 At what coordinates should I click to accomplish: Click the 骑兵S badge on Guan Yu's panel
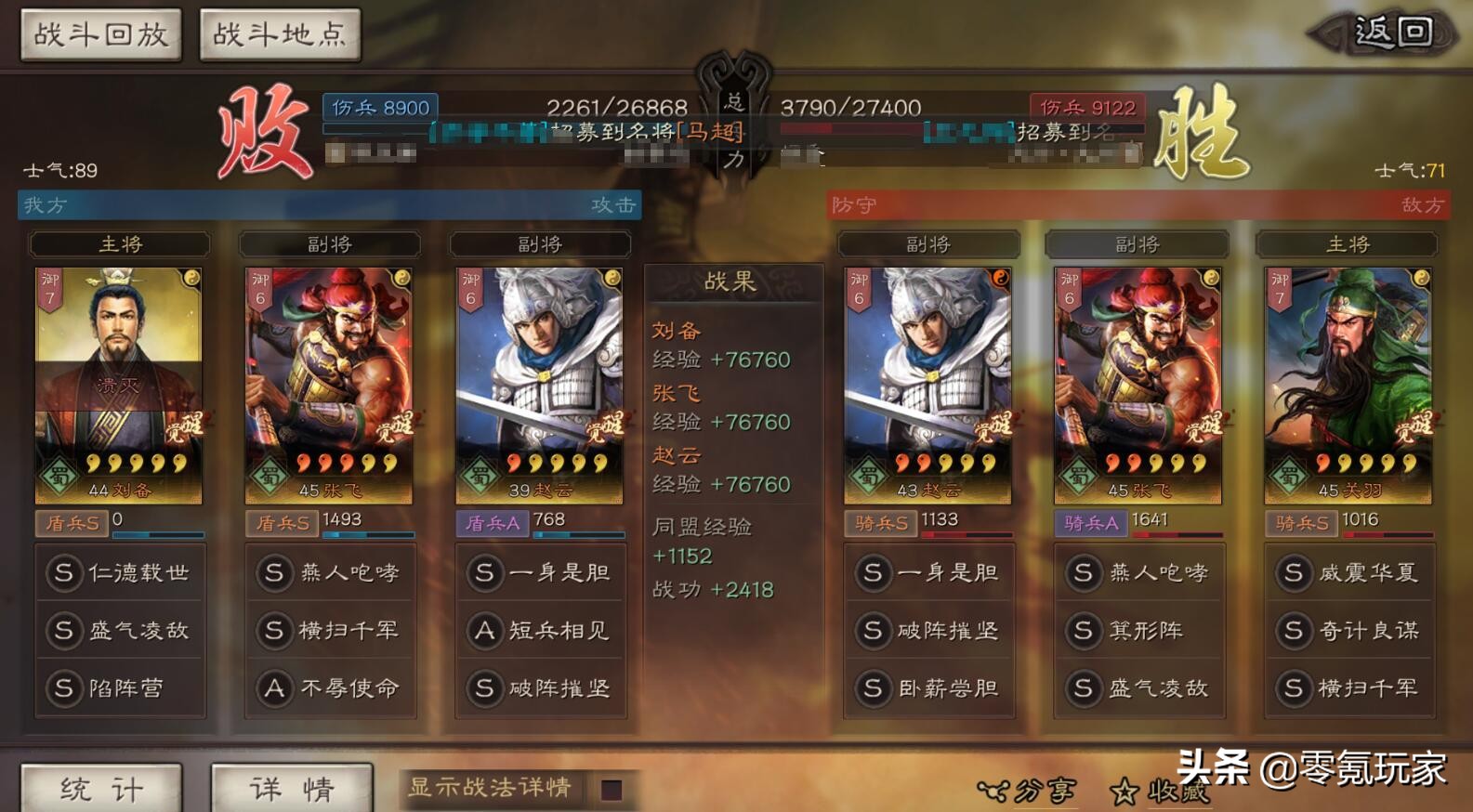click(x=1303, y=523)
